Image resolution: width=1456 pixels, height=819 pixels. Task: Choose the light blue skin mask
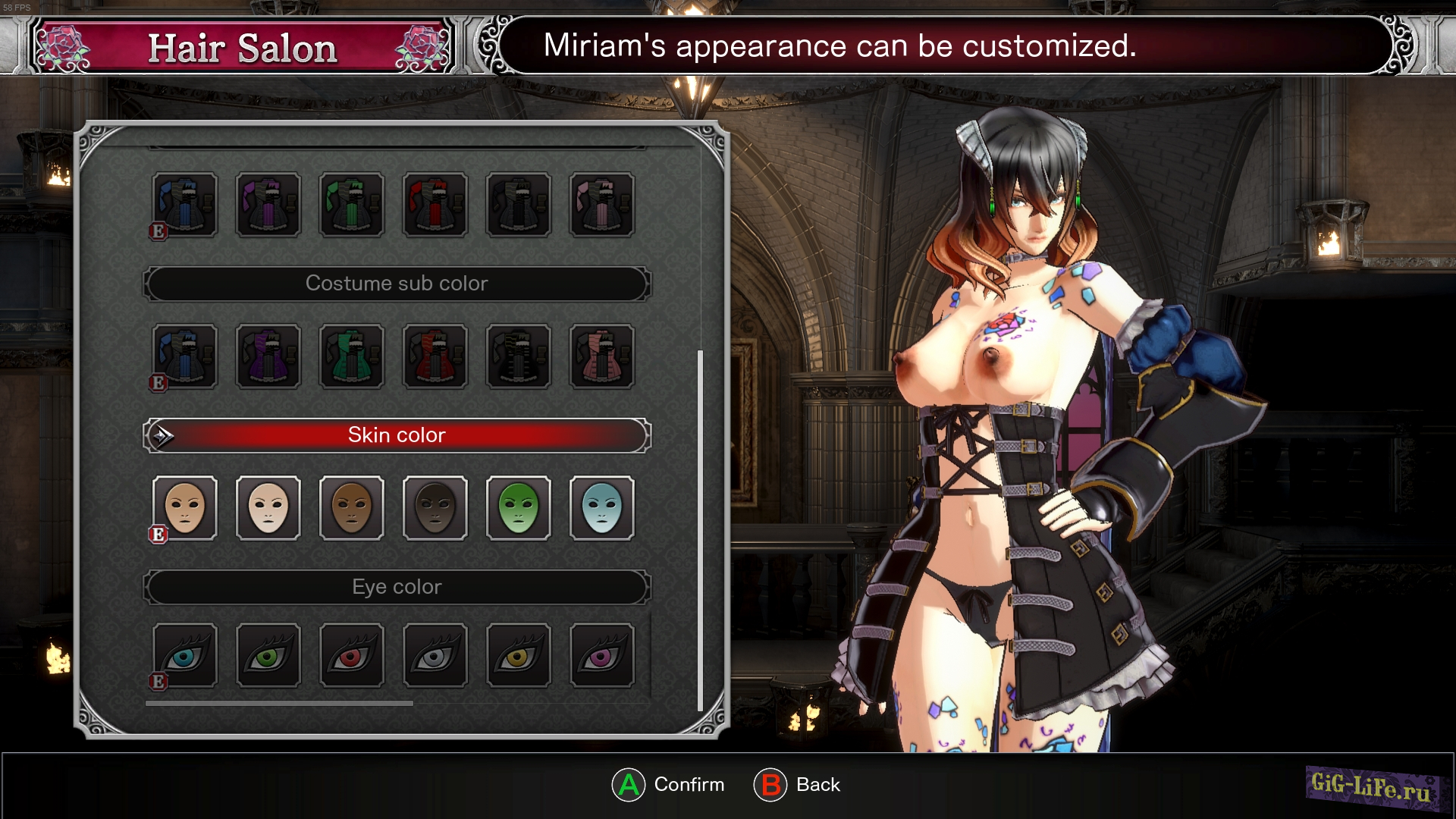602,508
